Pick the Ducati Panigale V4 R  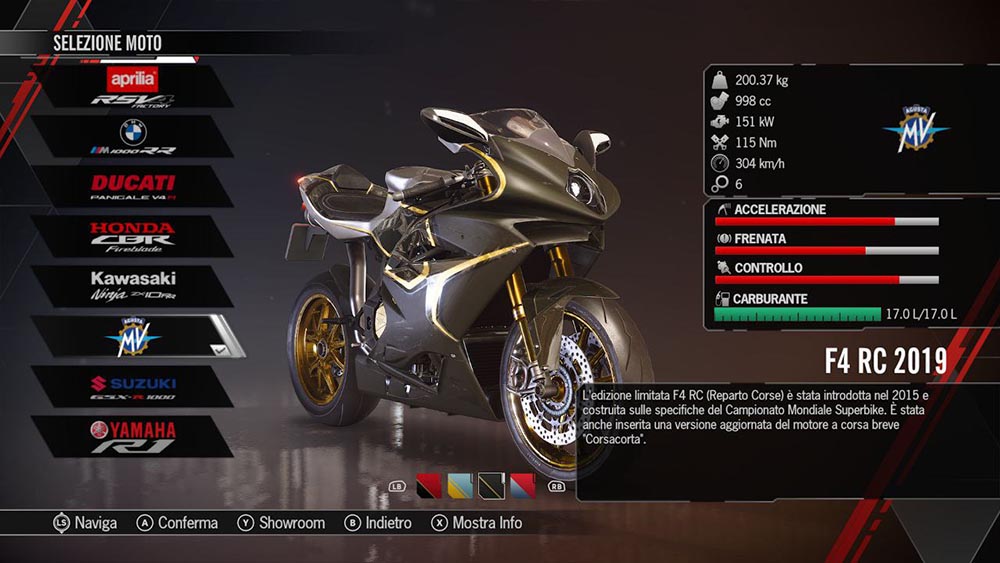tap(132, 187)
